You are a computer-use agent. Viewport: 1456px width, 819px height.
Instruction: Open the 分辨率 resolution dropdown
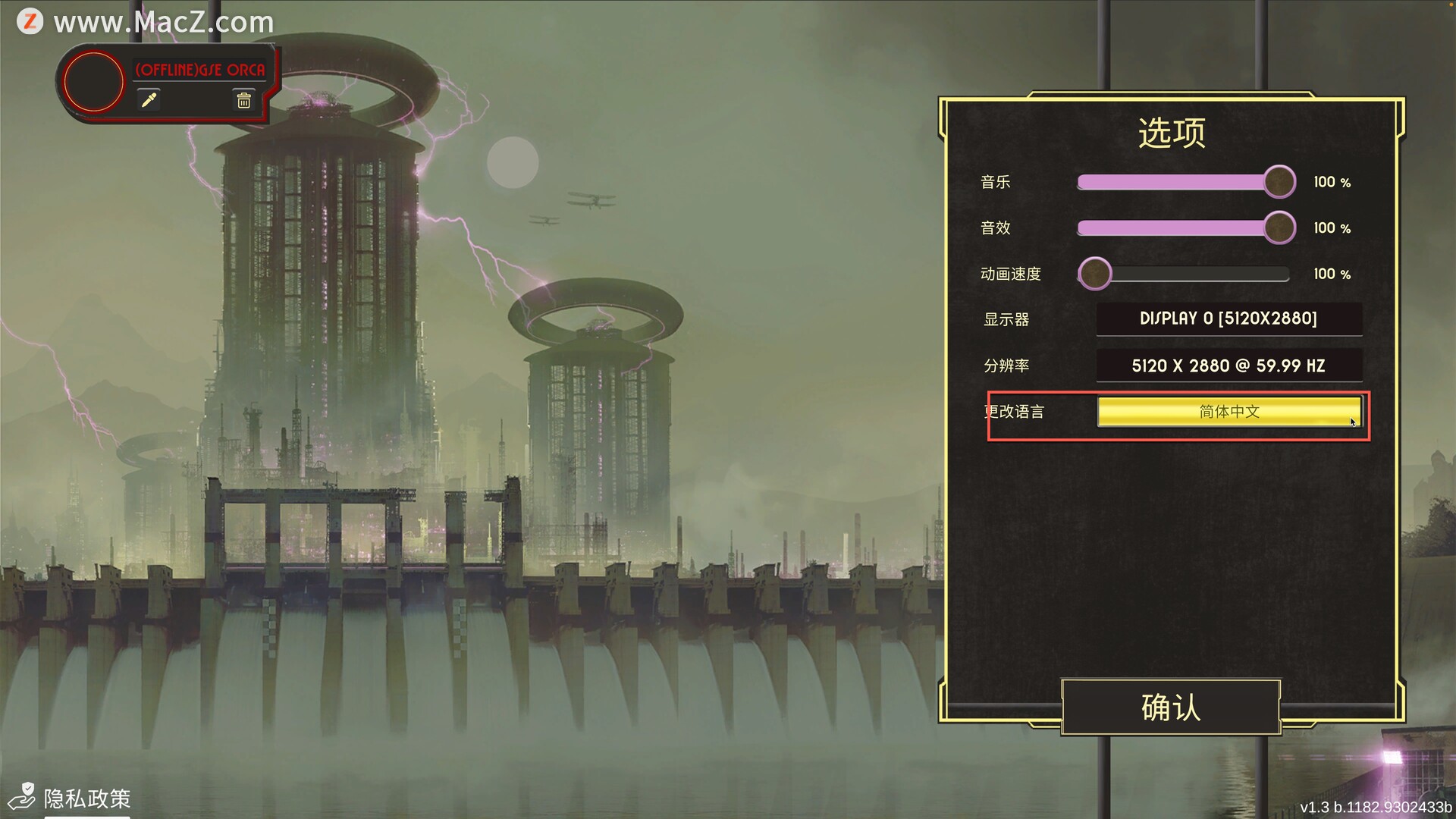click(x=1228, y=366)
